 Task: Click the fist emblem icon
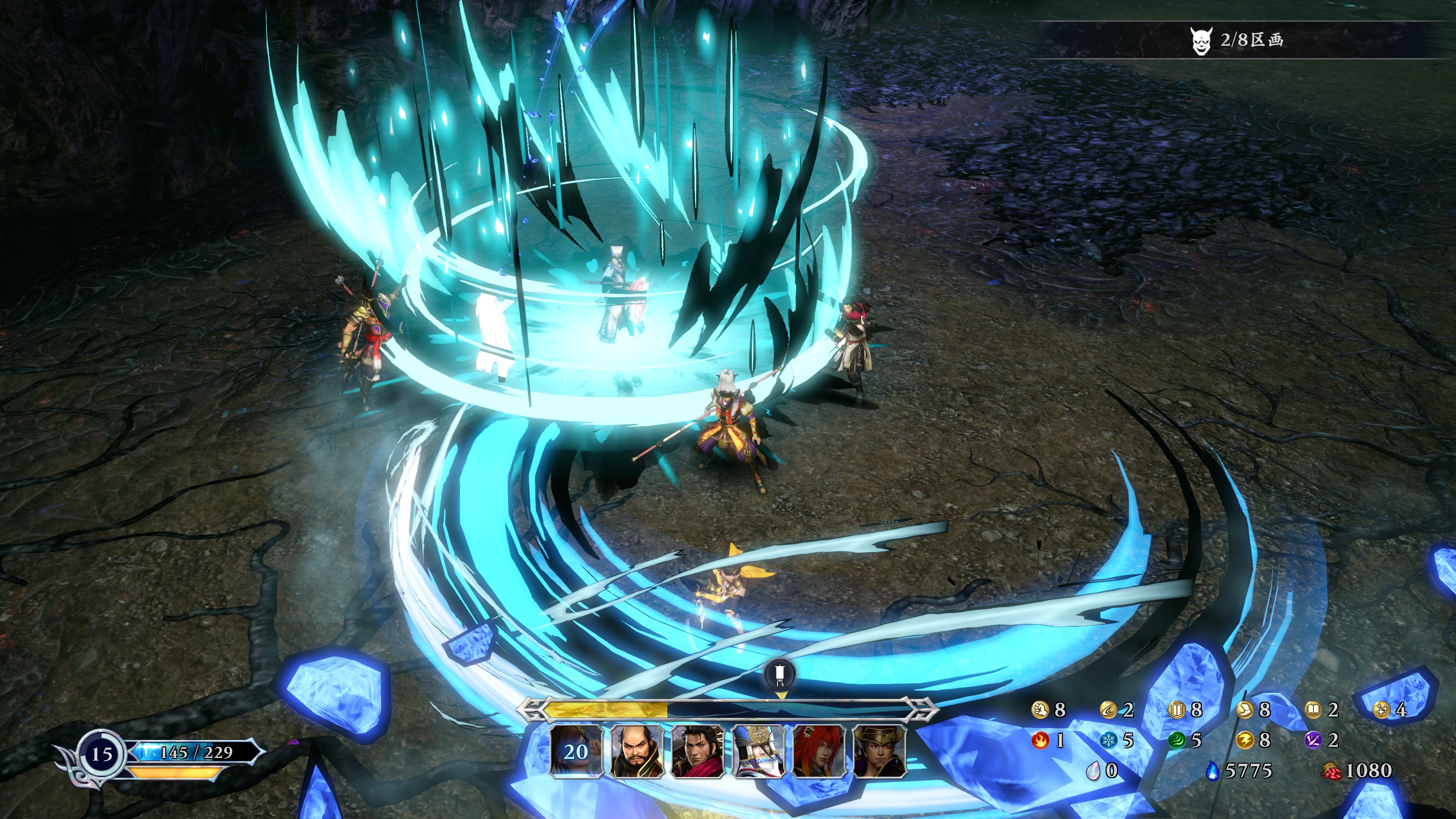pos(1040,710)
